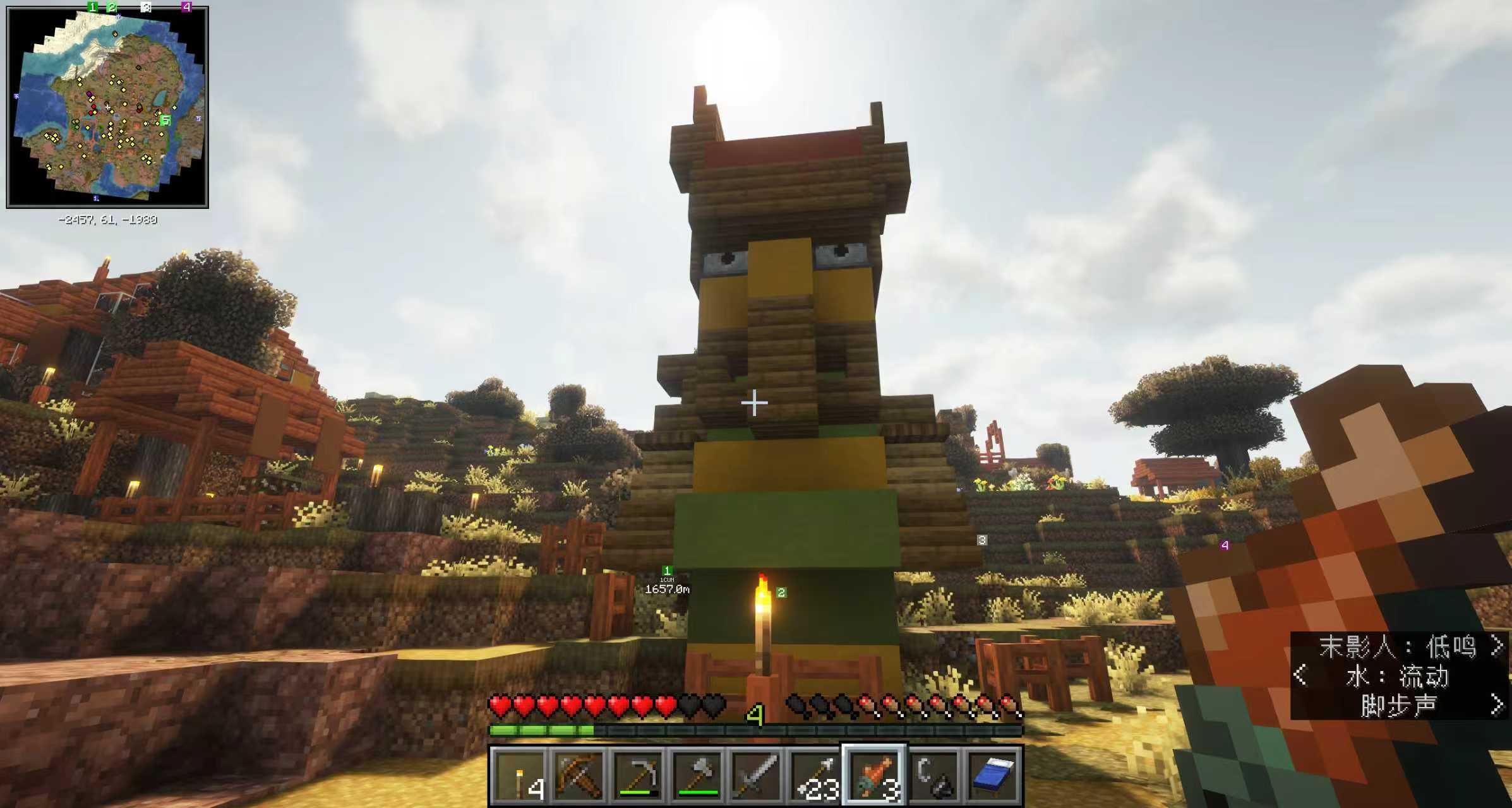Screen dimensions: 1512x808
Task: Click green waypoint 1 above the minimap
Action: pos(93,7)
